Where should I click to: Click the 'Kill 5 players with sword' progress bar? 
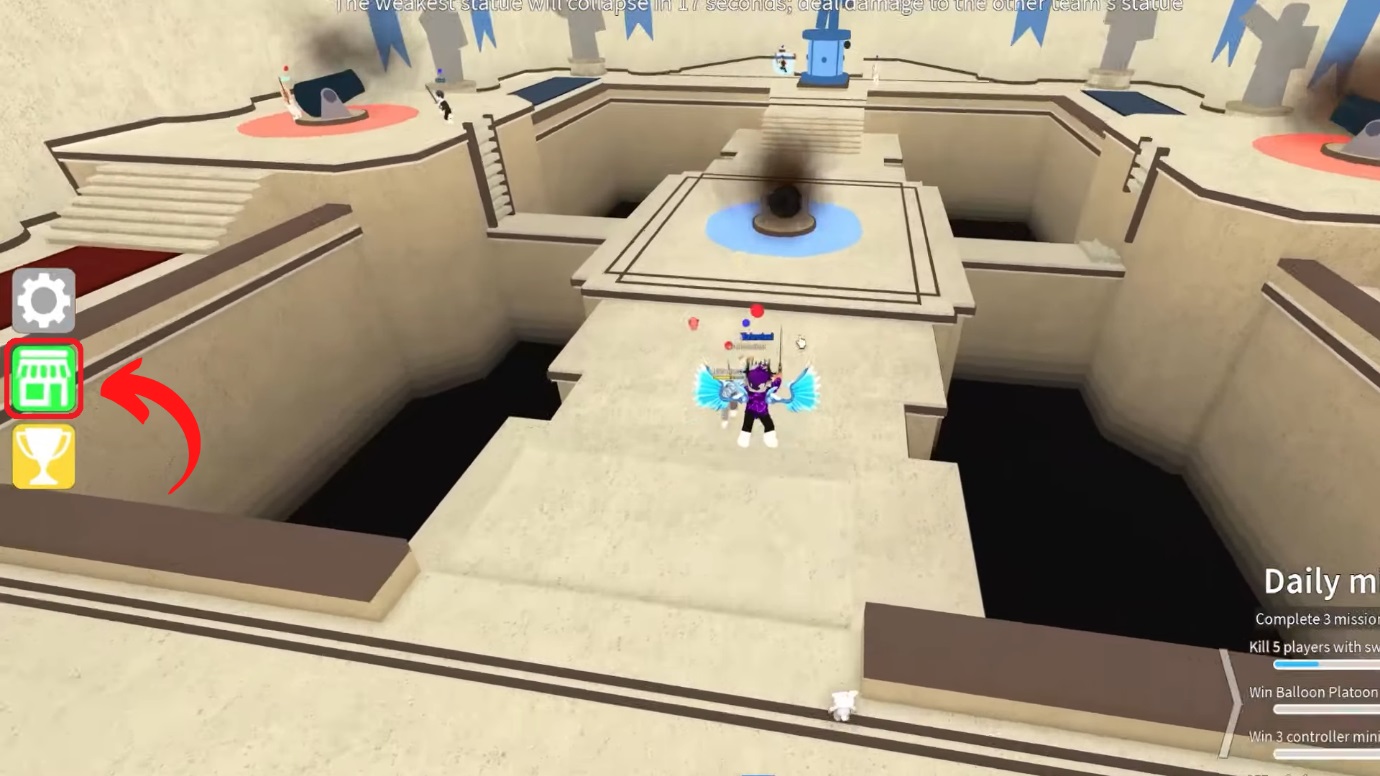pyautogui.click(x=1325, y=663)
